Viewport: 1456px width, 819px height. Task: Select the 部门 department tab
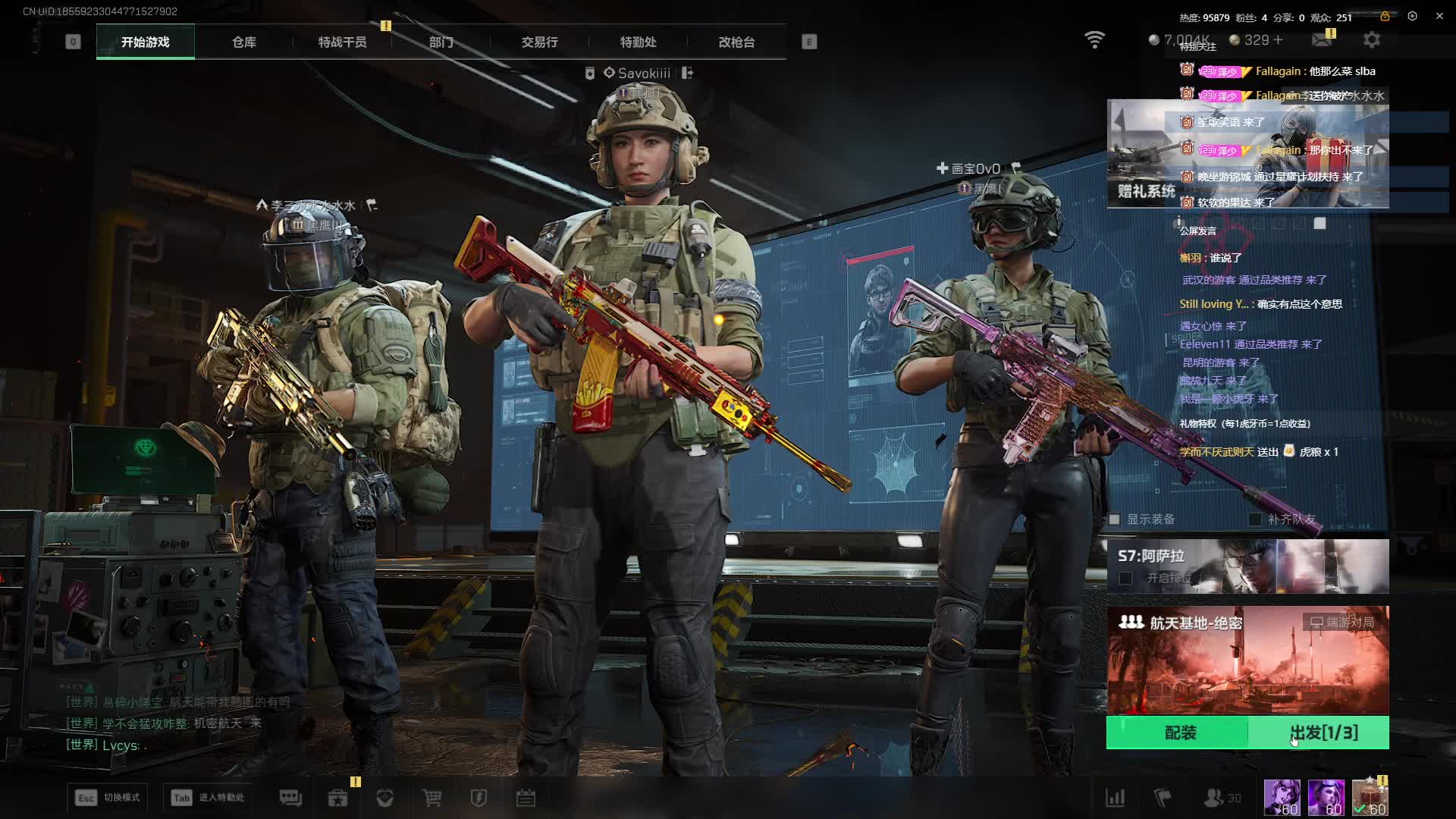441,42
